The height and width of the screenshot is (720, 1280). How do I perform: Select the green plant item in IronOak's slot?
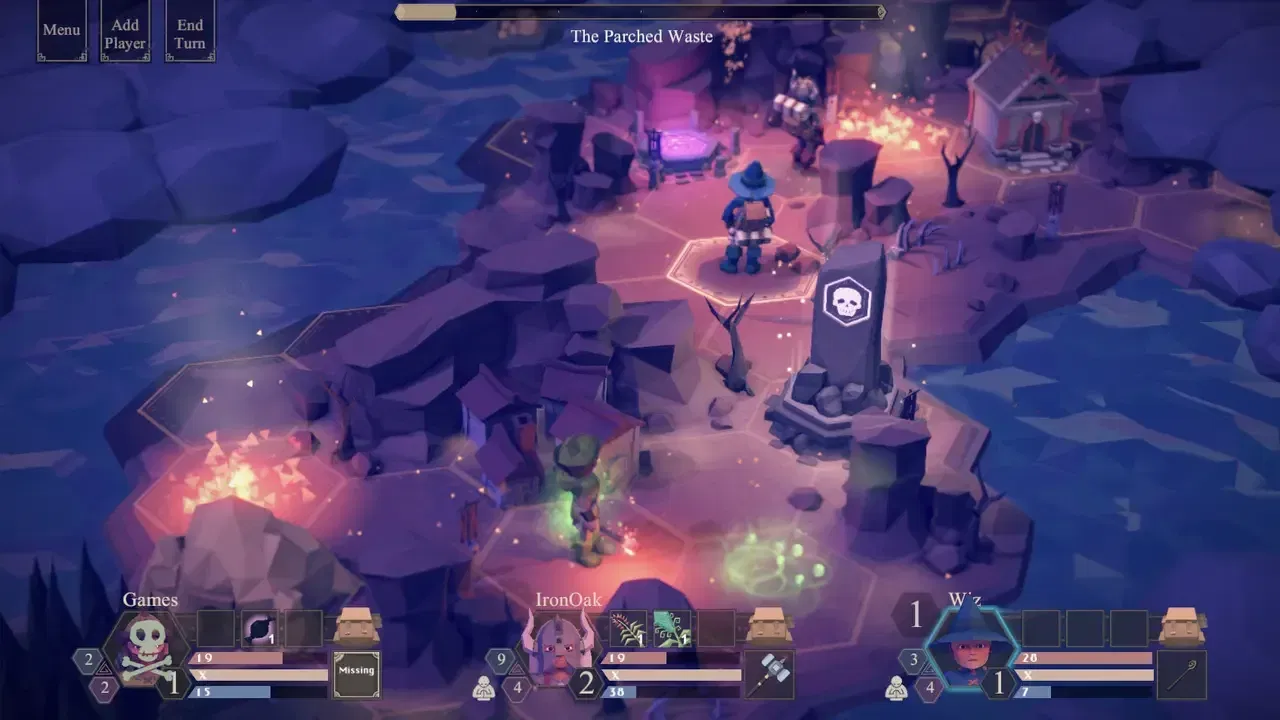pos(674,628)
